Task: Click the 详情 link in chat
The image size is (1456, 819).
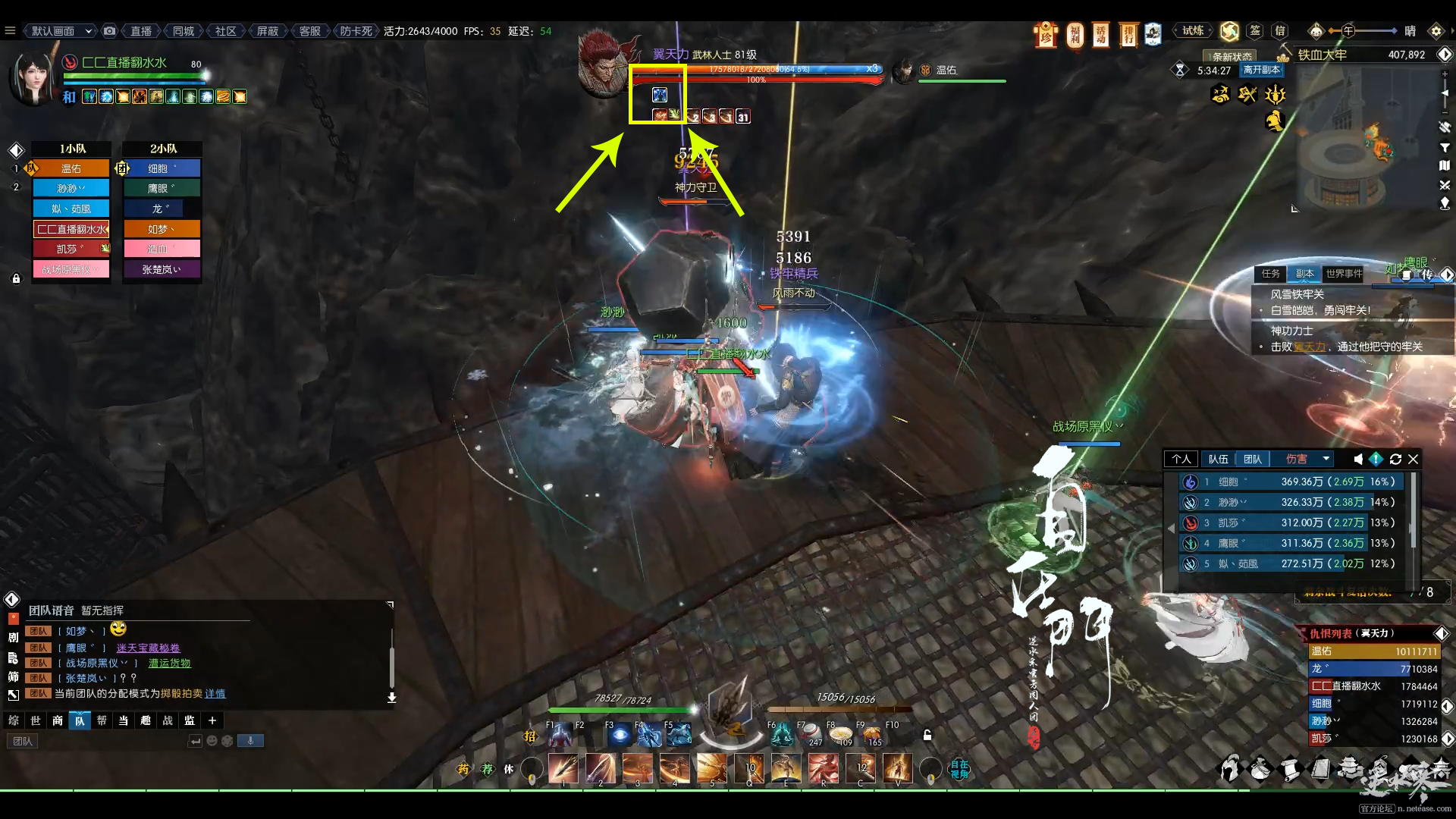Action: pos(215,693)
